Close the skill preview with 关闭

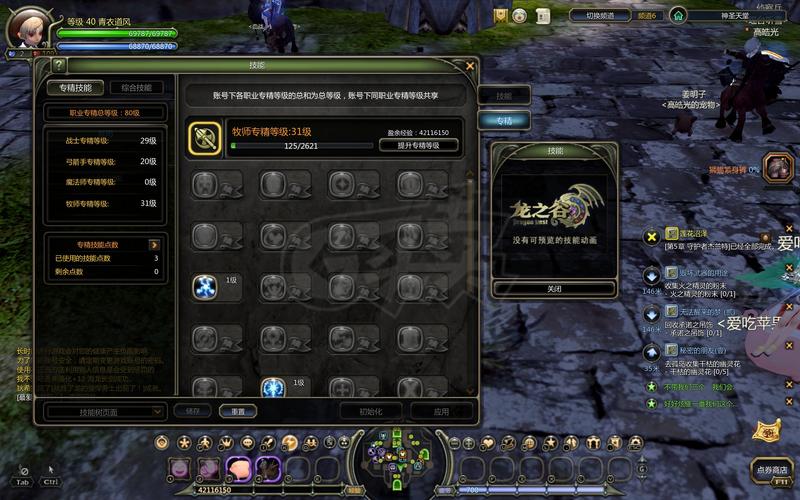[554, 288]
